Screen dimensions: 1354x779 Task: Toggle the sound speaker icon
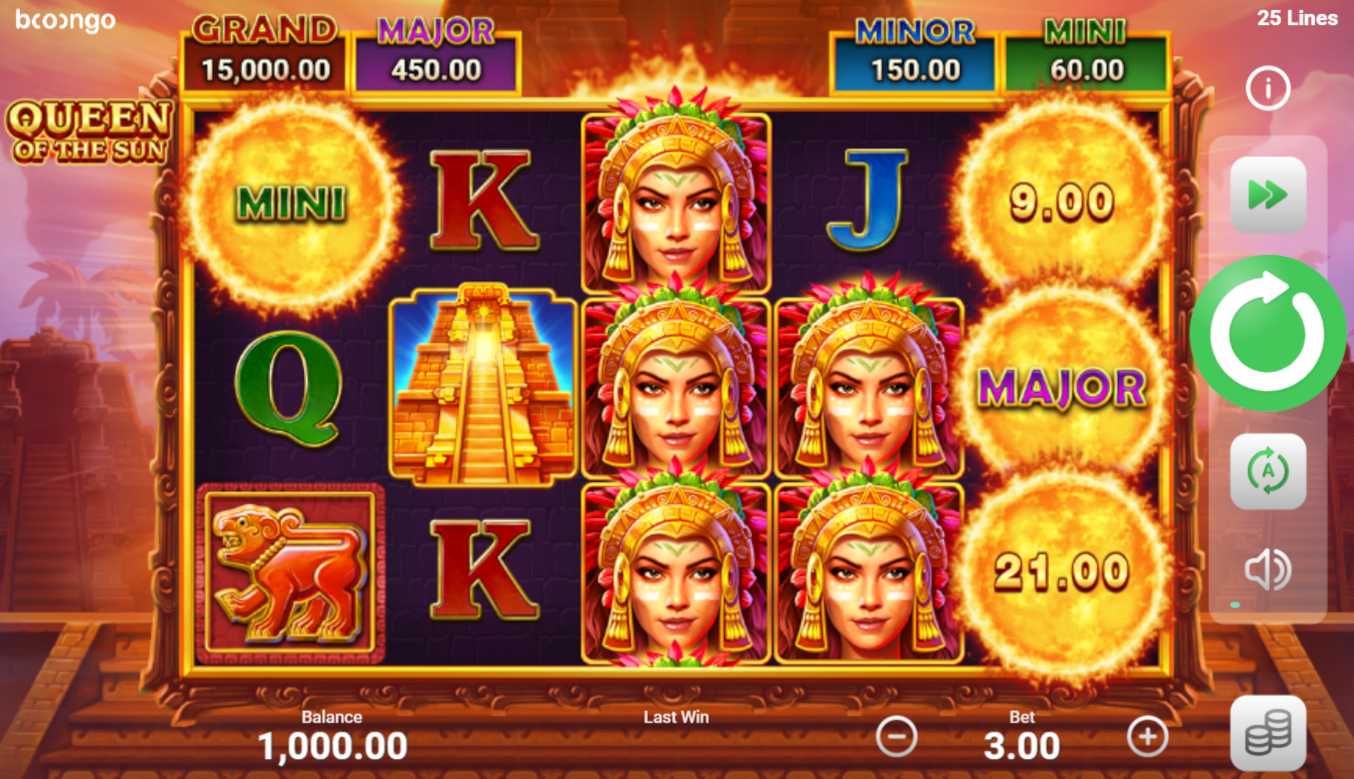[1267, 570]
